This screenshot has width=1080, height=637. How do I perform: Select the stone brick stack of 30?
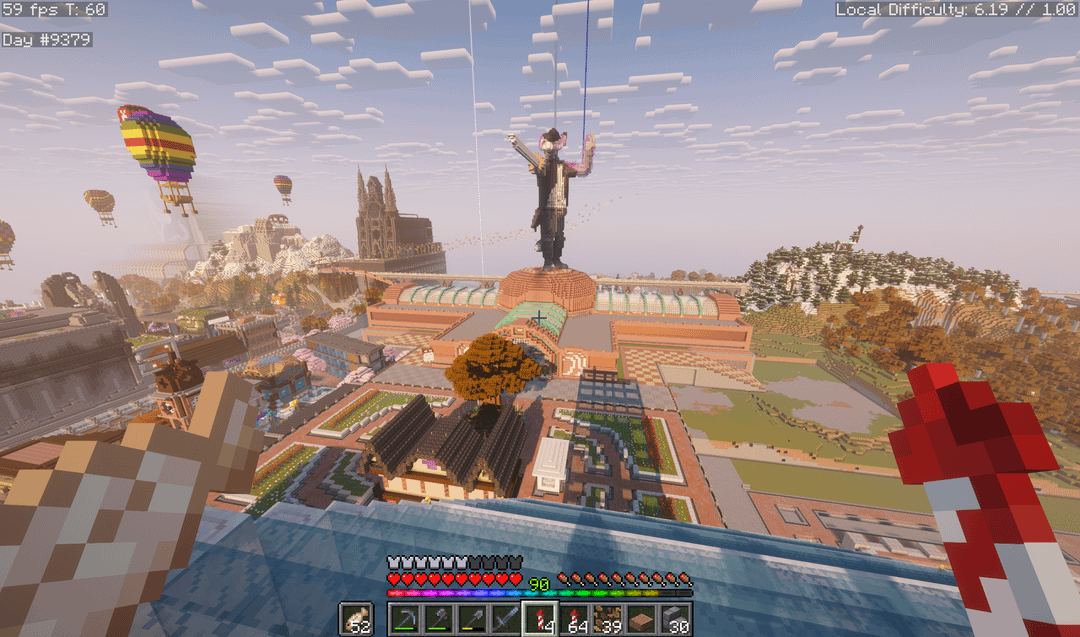click(676, 619)
